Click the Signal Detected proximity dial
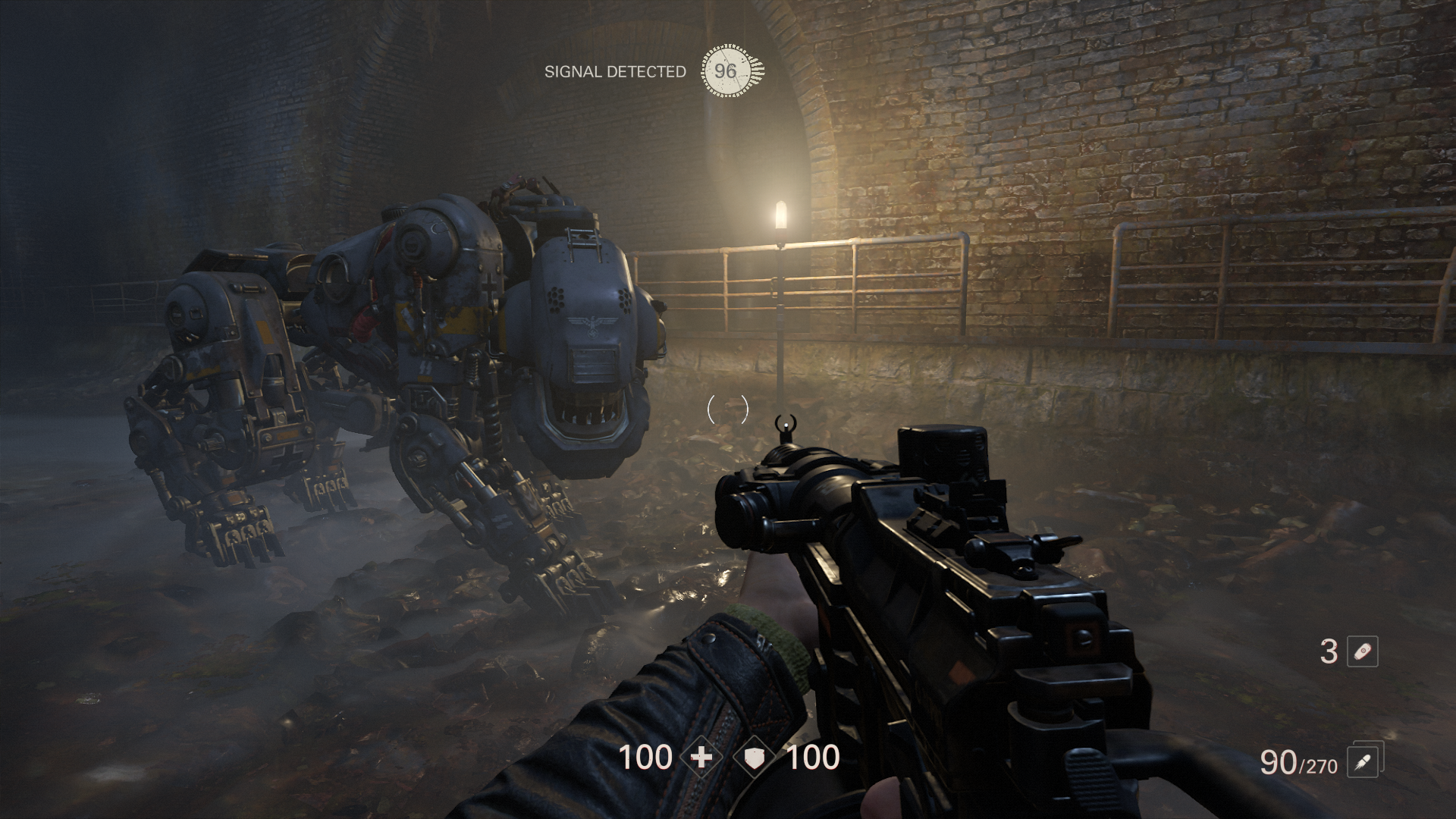 726,71
